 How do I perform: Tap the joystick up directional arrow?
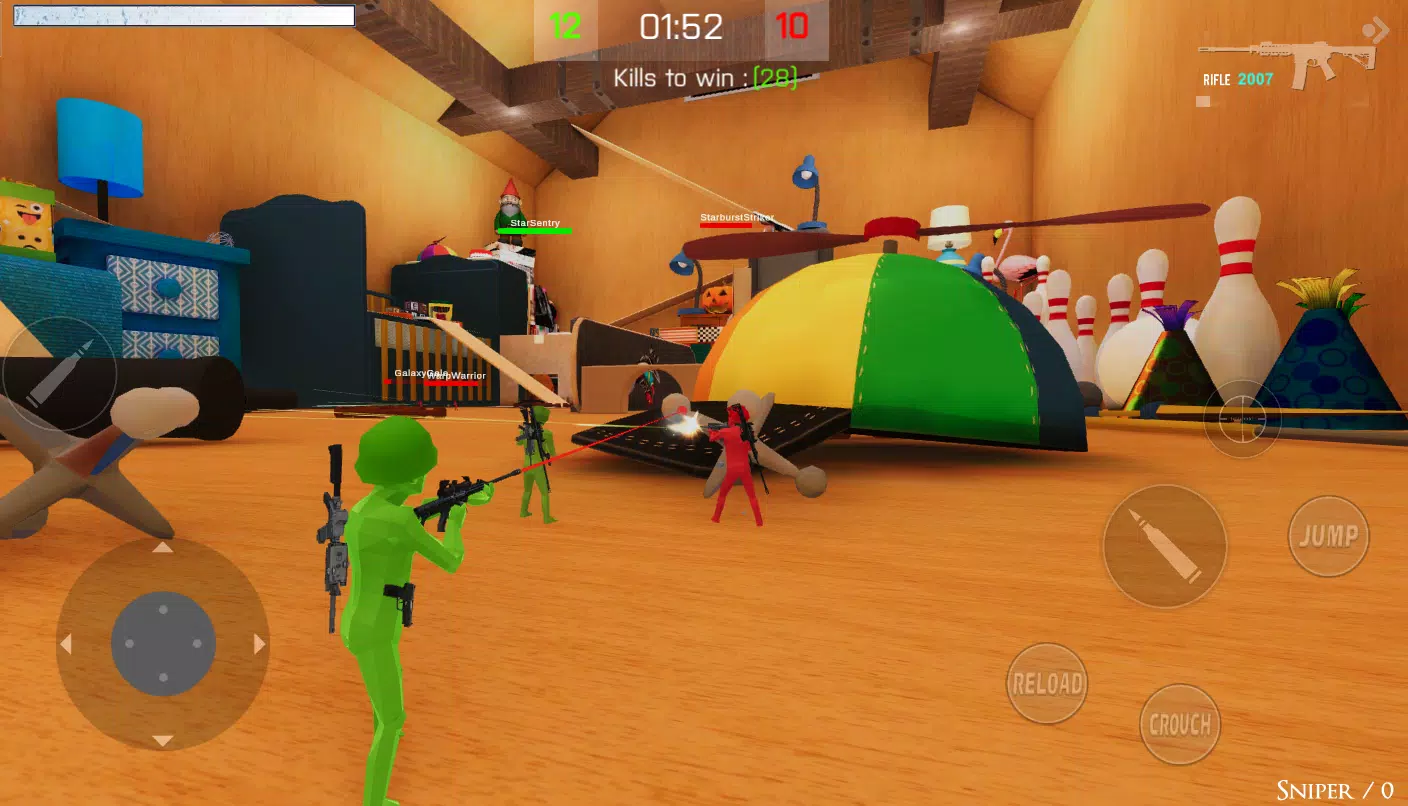(163, 548)
